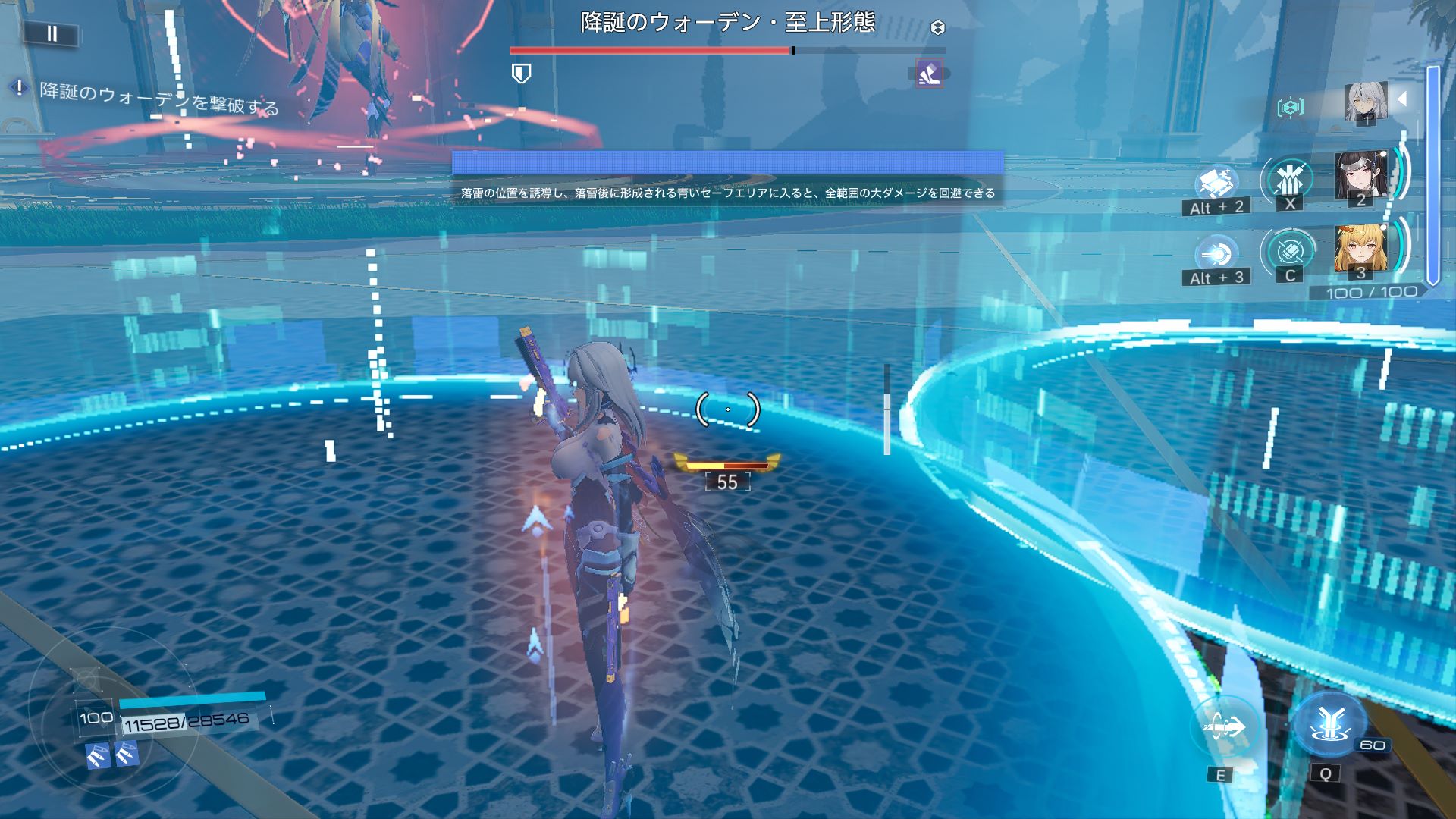
Task: Click the white arrow beside the team portraits
Action: coord(1402,99)
